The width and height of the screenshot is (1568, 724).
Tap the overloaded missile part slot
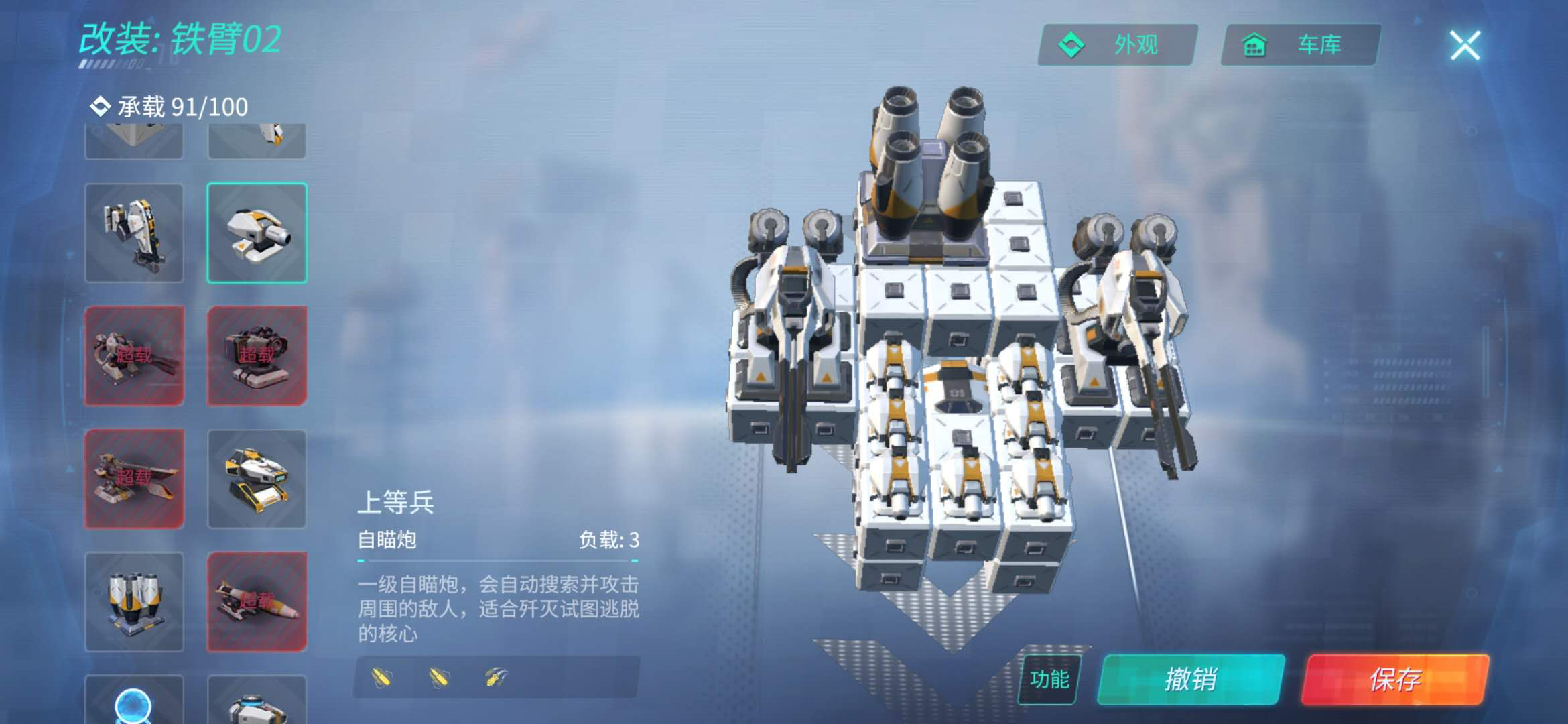tap(257, 601)
